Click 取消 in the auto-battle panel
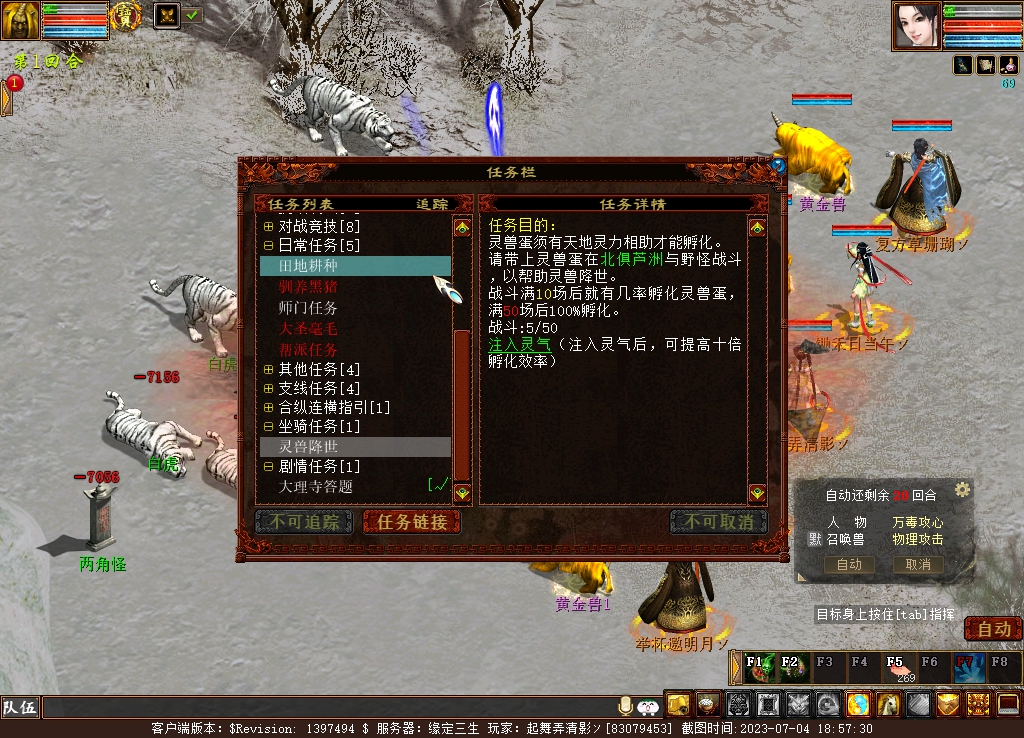1024x738 pixels. pyautogui.click(x=917, y=564)
